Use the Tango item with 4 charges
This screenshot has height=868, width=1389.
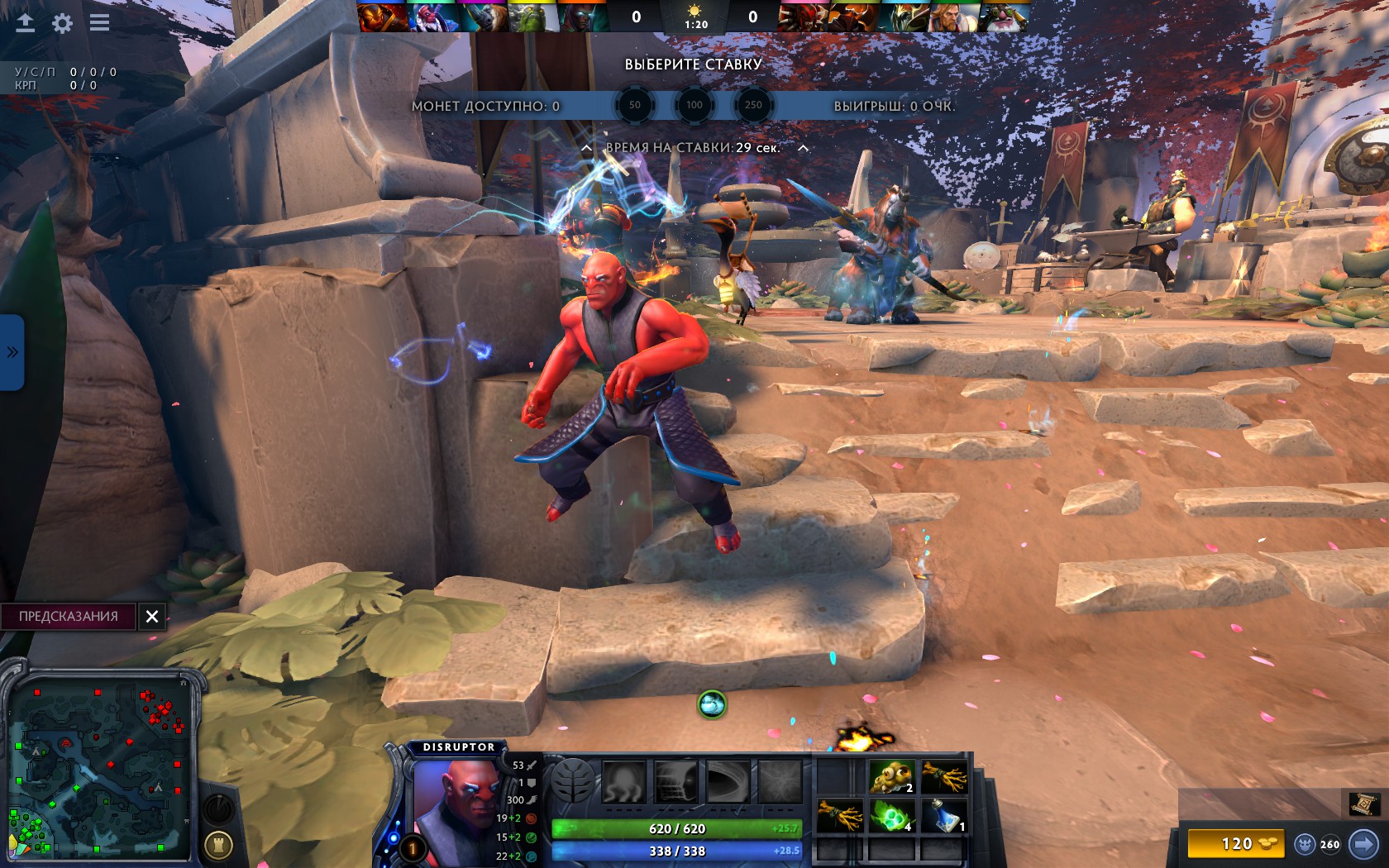892,815
